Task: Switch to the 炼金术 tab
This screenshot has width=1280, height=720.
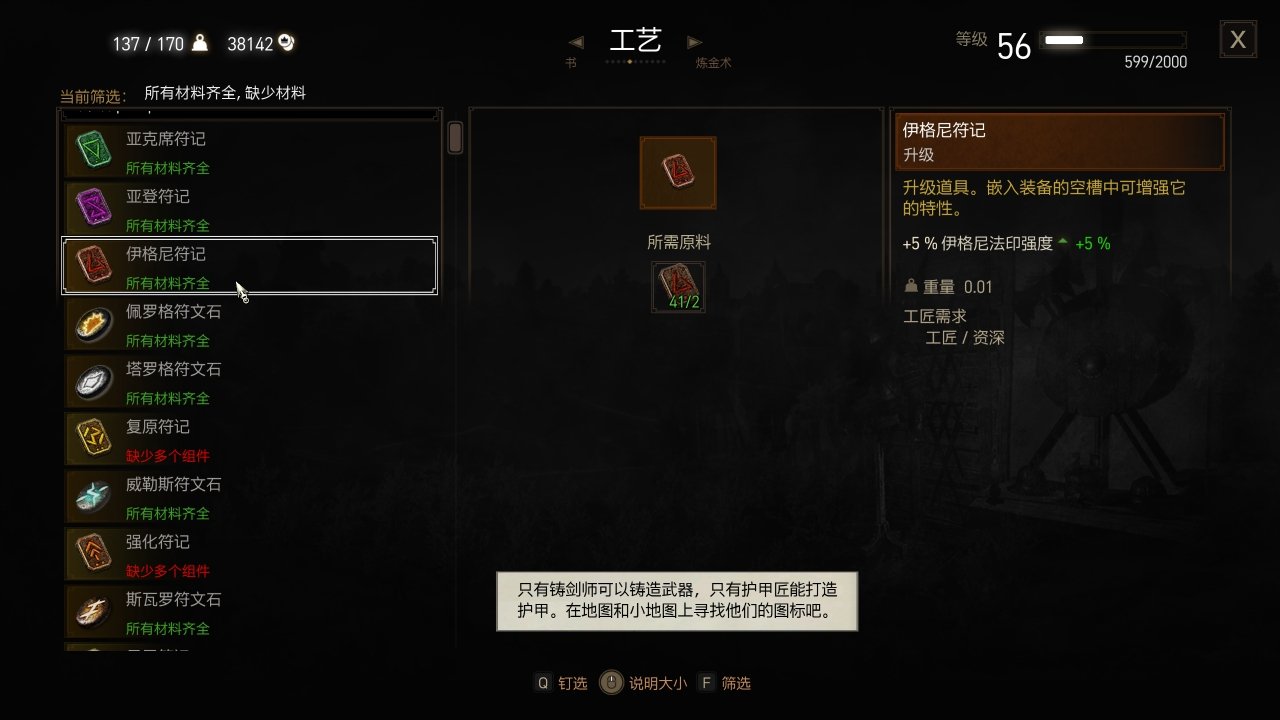Action: pos(710,61)
